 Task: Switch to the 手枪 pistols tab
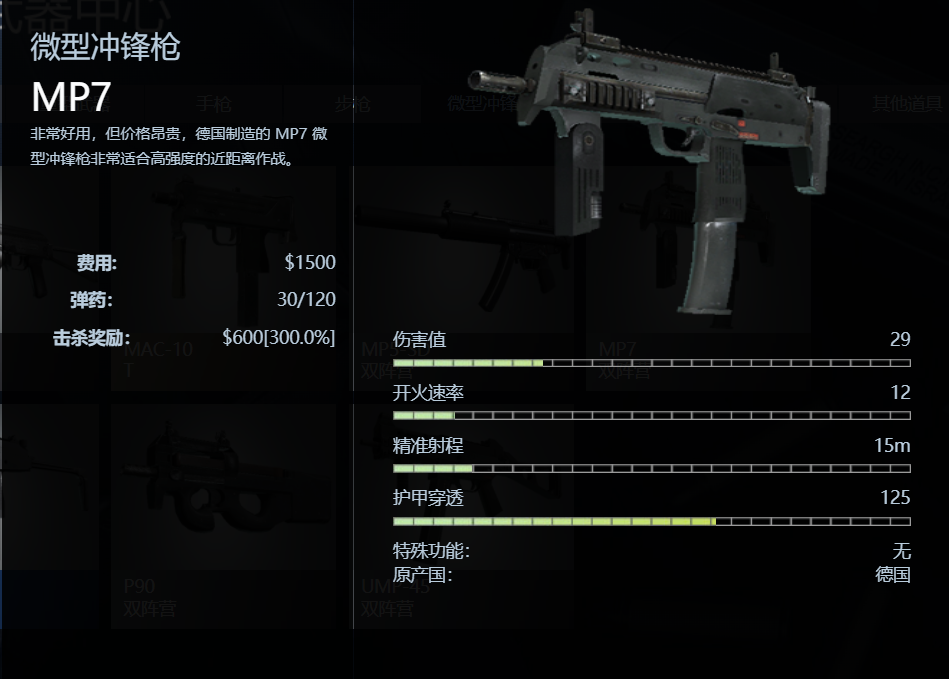213,103
